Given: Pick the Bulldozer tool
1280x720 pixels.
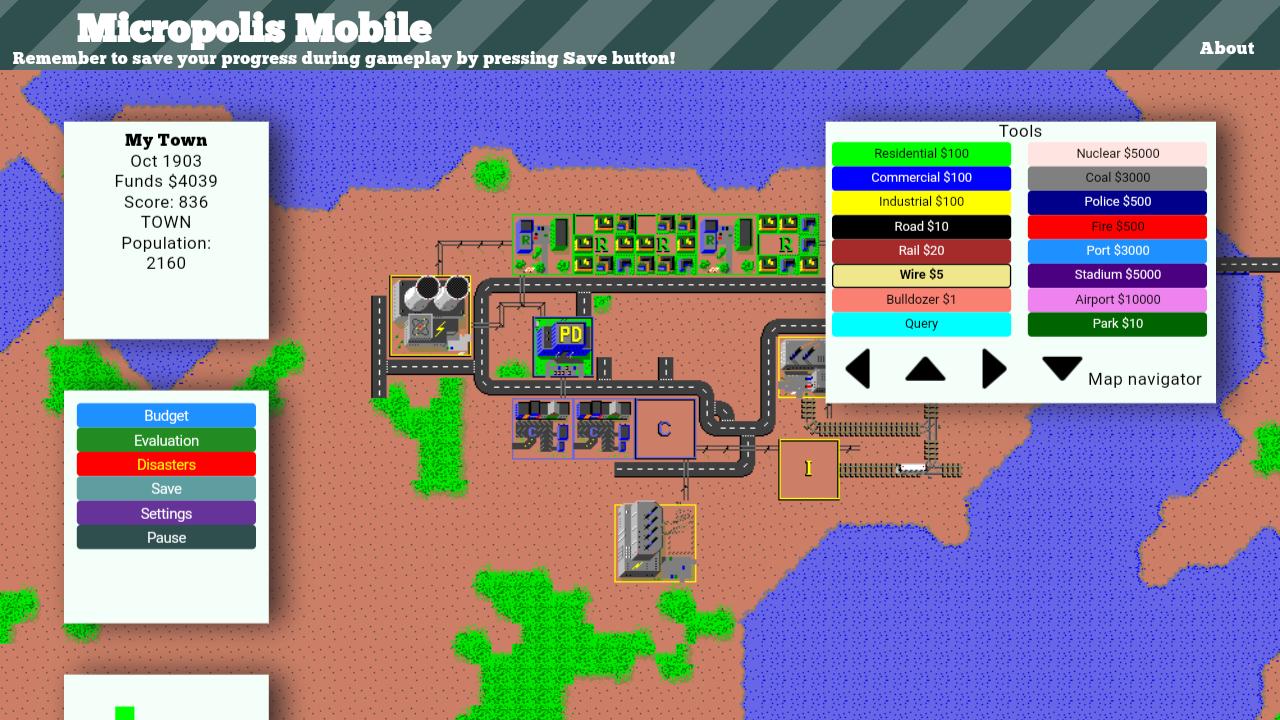Looking at the screenshot, I should click(920, 299).
